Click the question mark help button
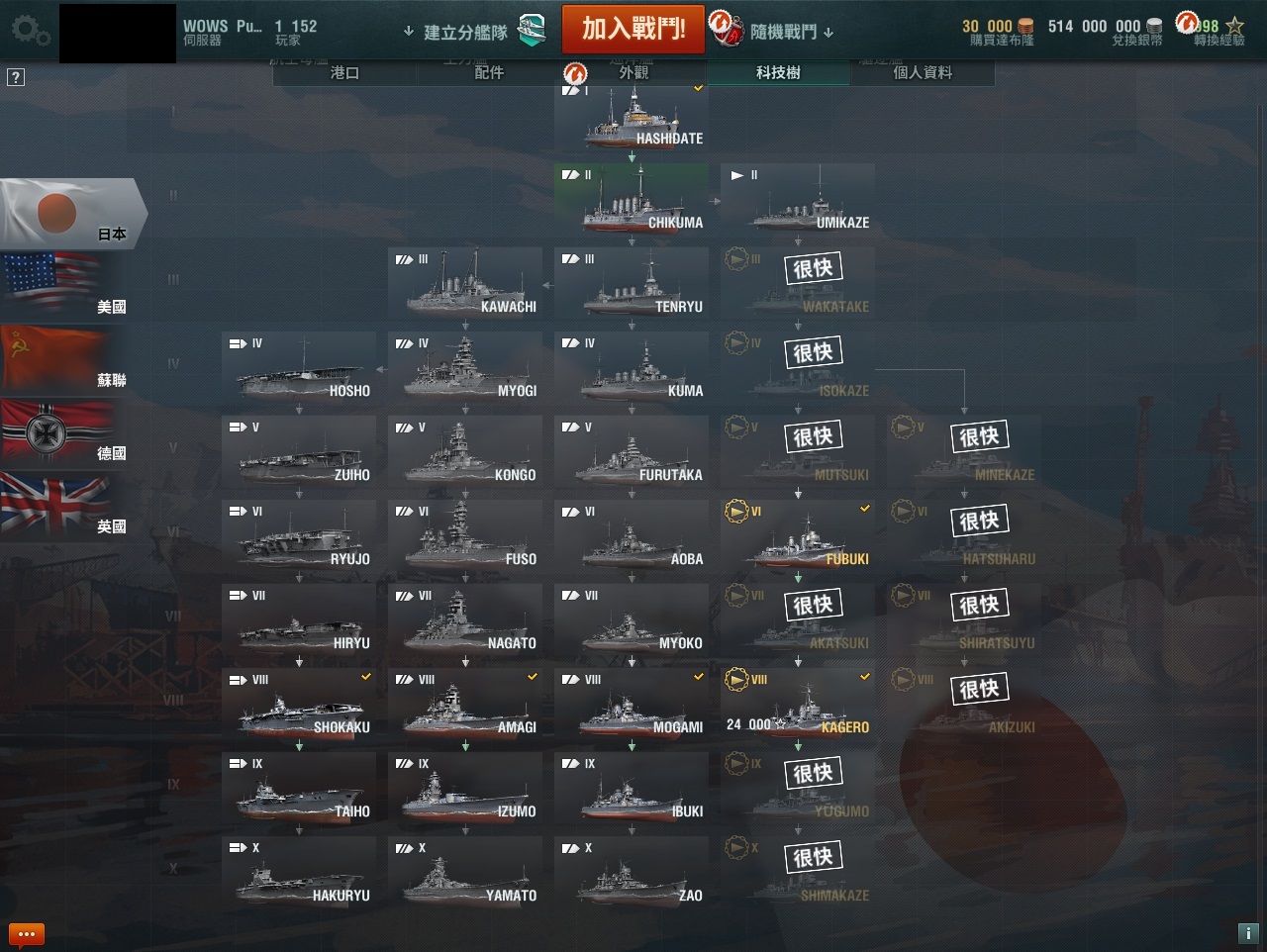Image resolution: width=1267 pixels, height=952 pixels. tap(16, 77)
